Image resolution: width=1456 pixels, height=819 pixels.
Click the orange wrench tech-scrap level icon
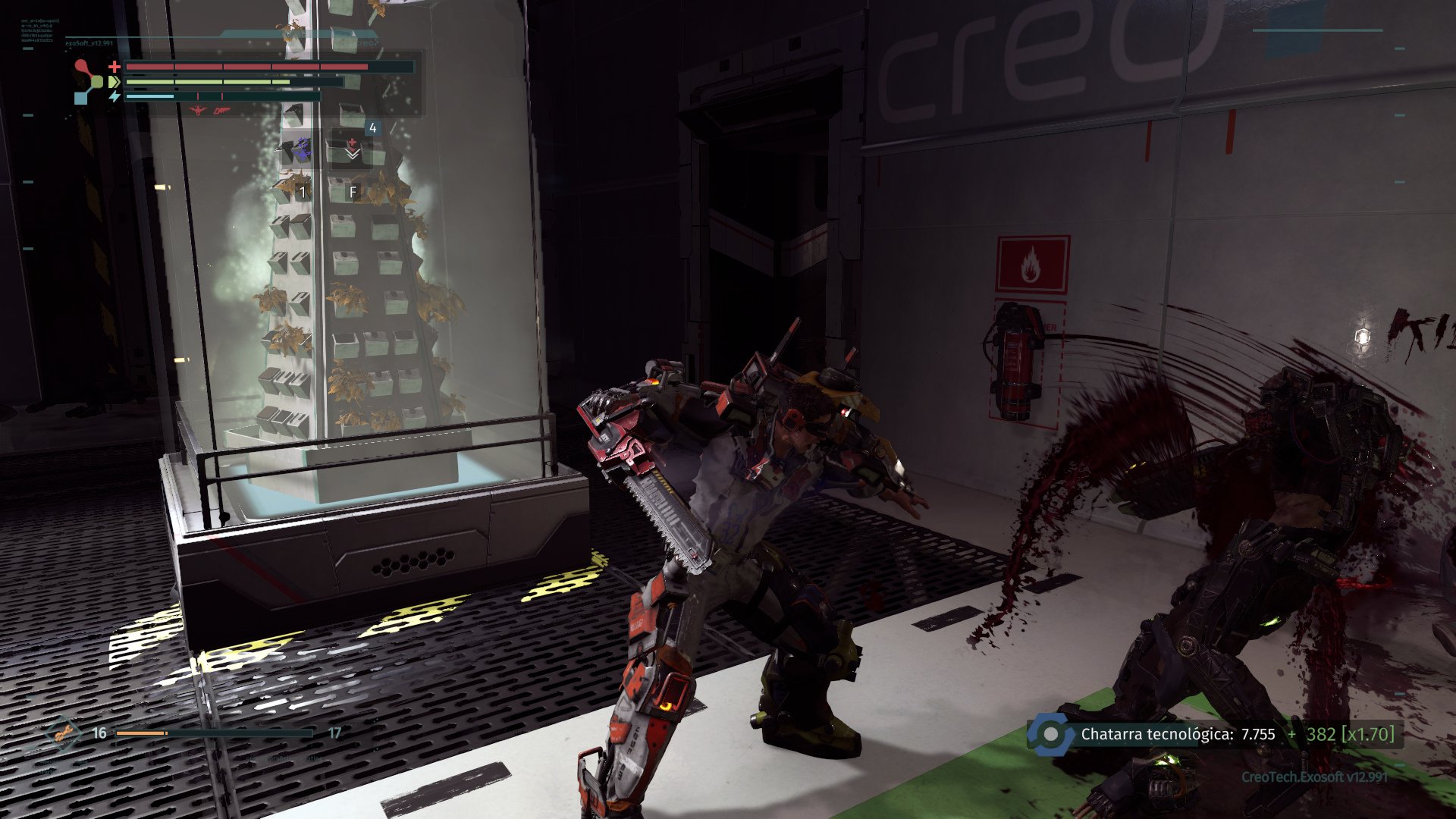coord(65,732)
